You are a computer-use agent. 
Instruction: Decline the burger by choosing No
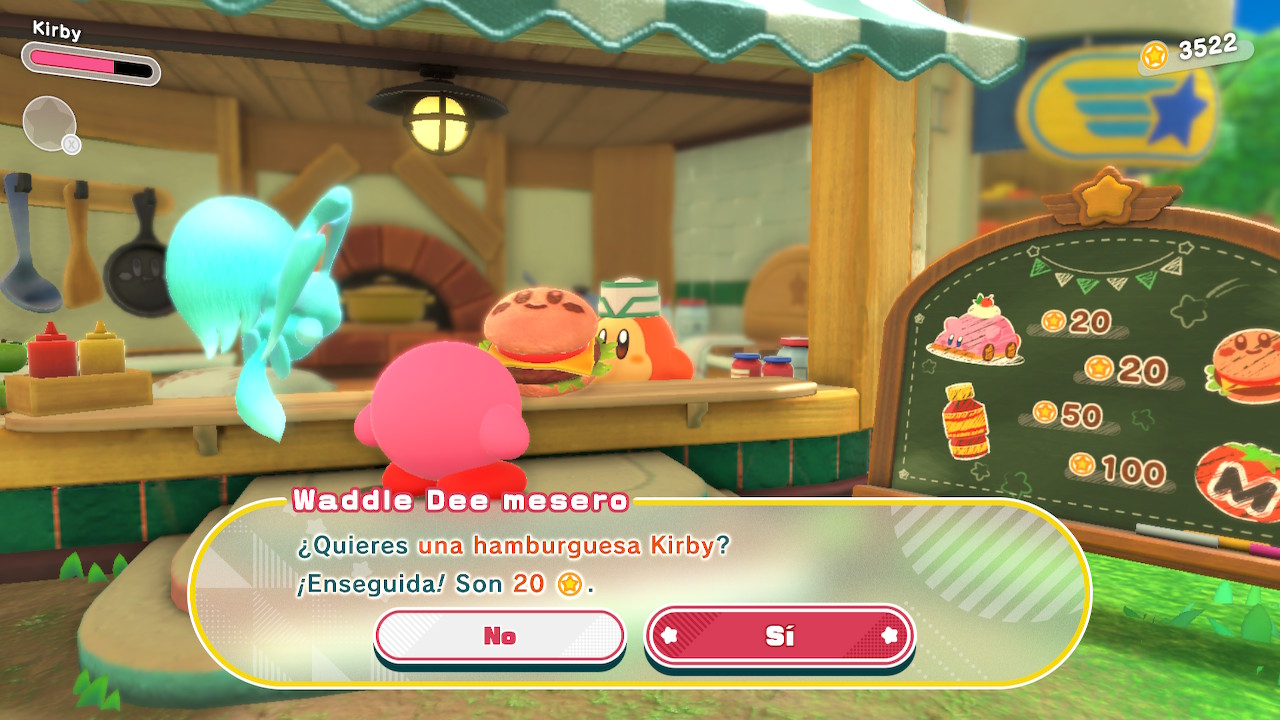click(499, 636)
